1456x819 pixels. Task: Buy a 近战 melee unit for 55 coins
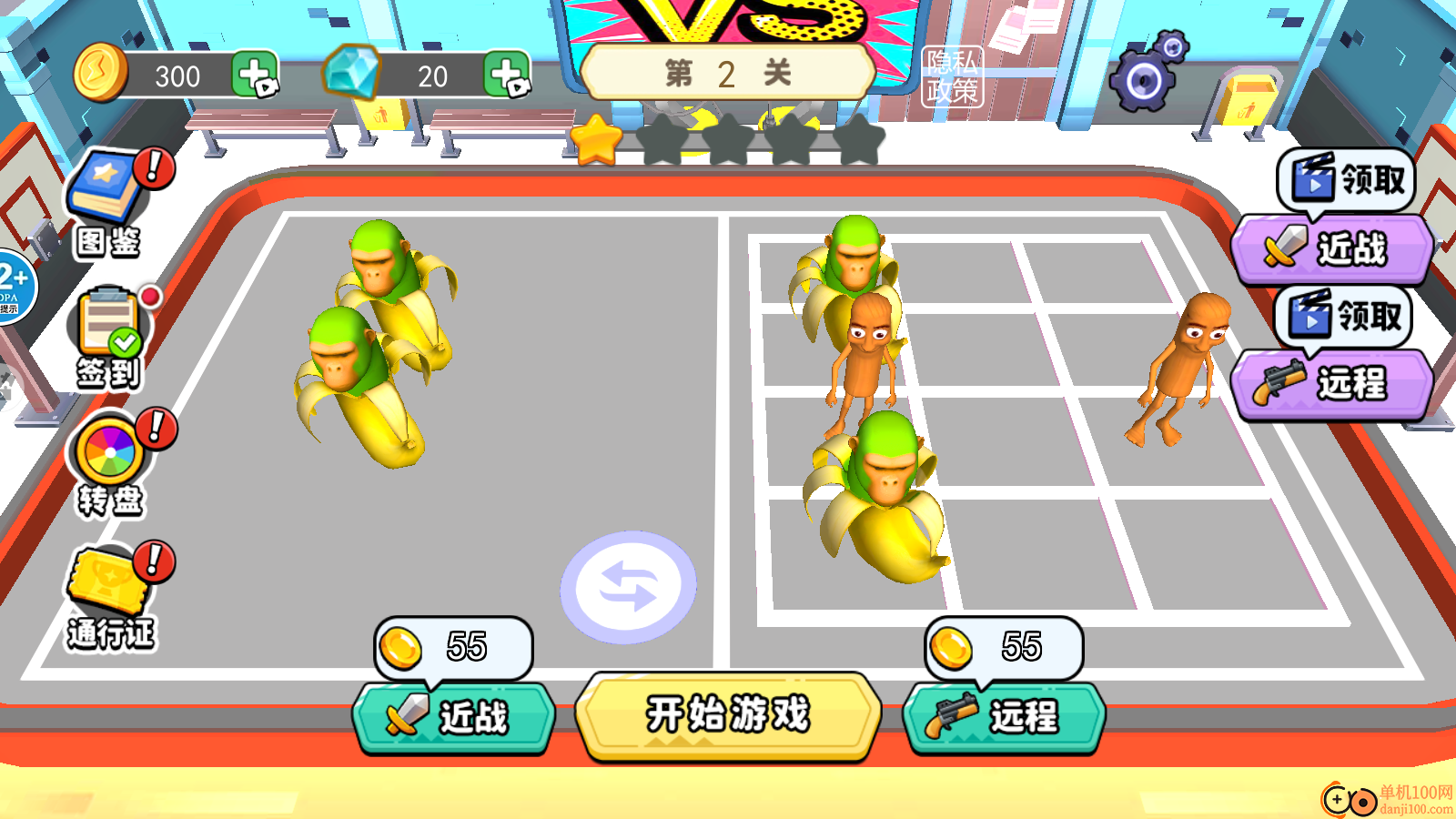point(455,716)
